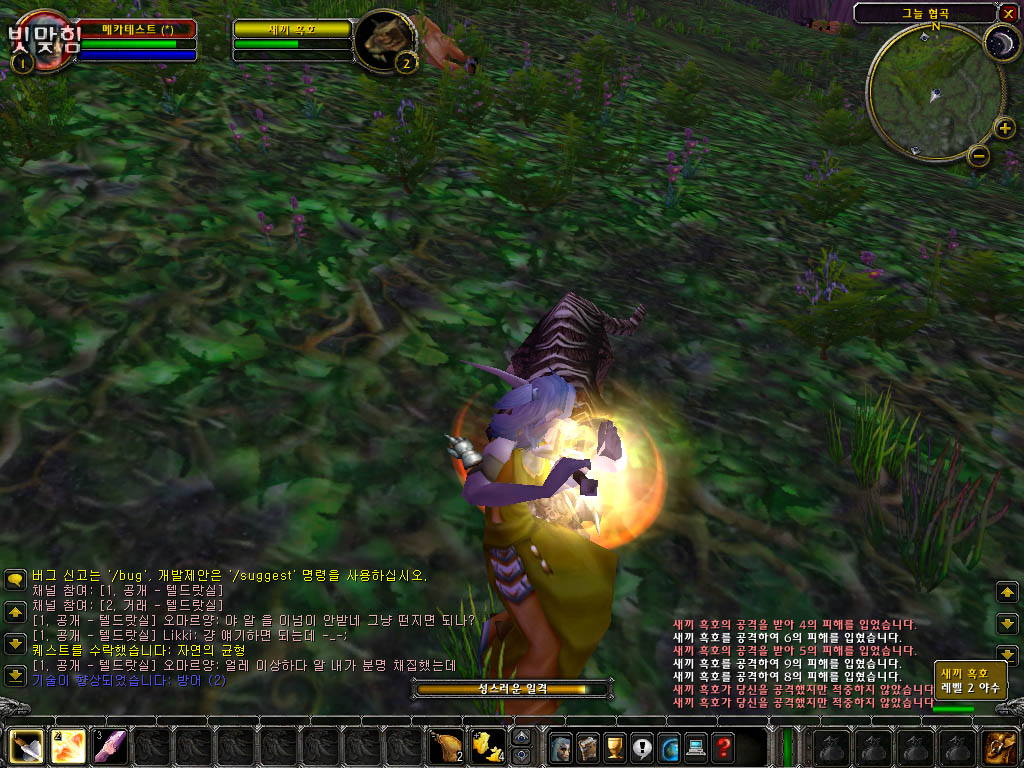The height and width of the screenshot is (768, 1024).
Task: Open the red question mark help button
Action: [x=722, y=746]
